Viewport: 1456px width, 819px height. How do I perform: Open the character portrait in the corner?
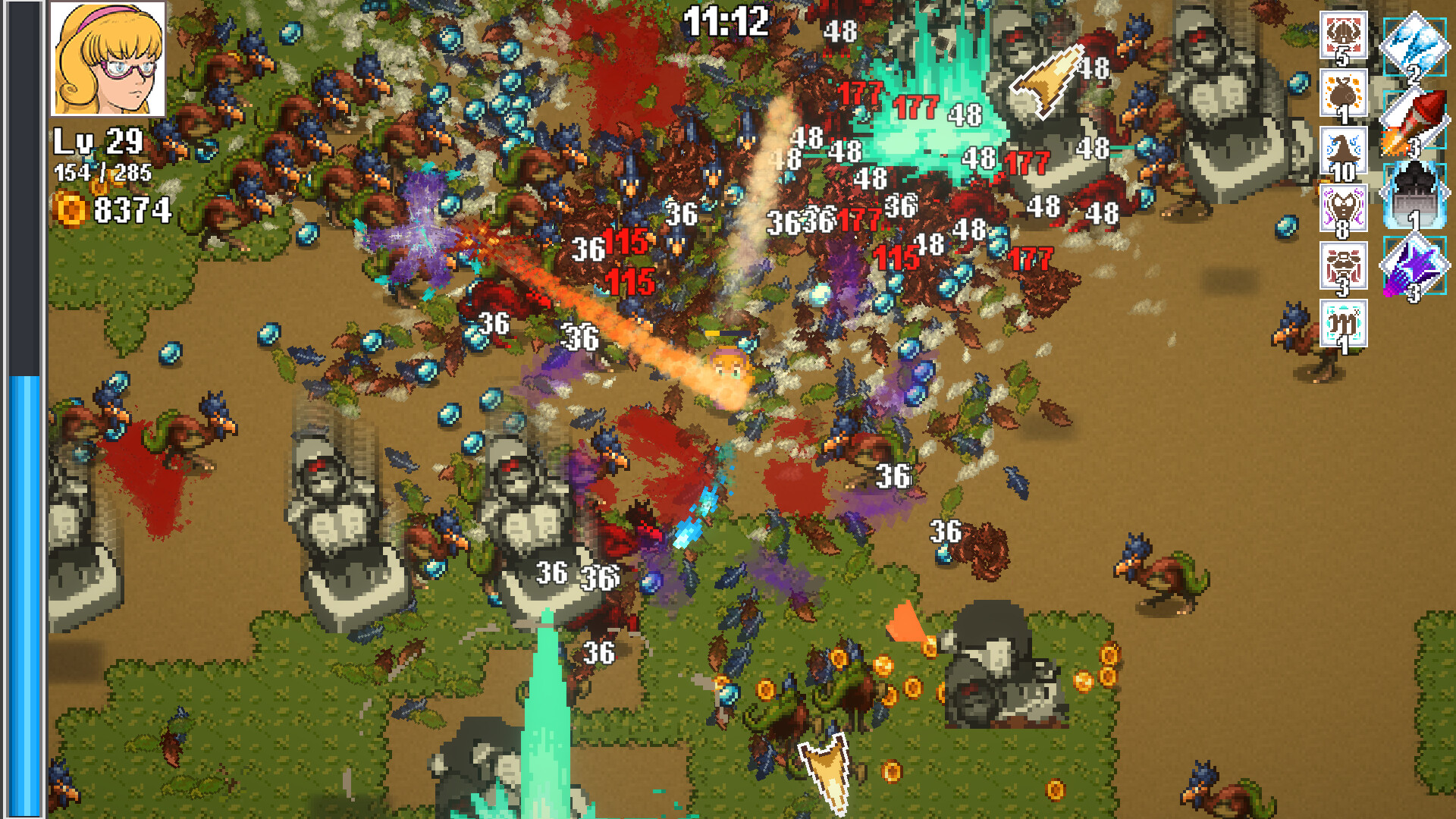click(108, 59)
